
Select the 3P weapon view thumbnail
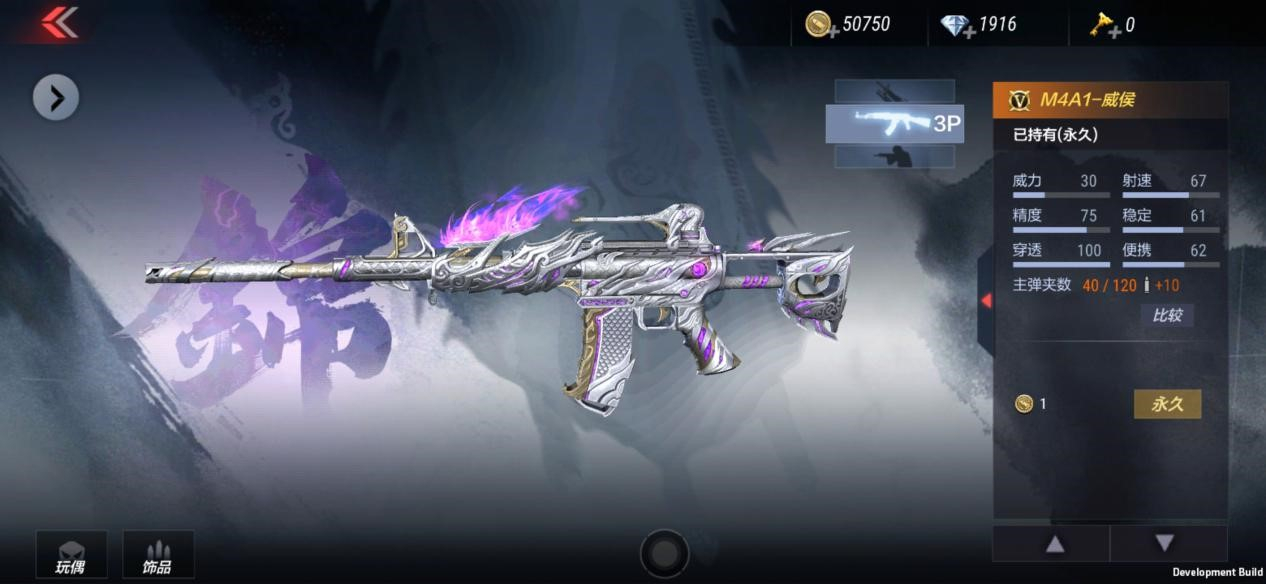[x=894, y=123]
